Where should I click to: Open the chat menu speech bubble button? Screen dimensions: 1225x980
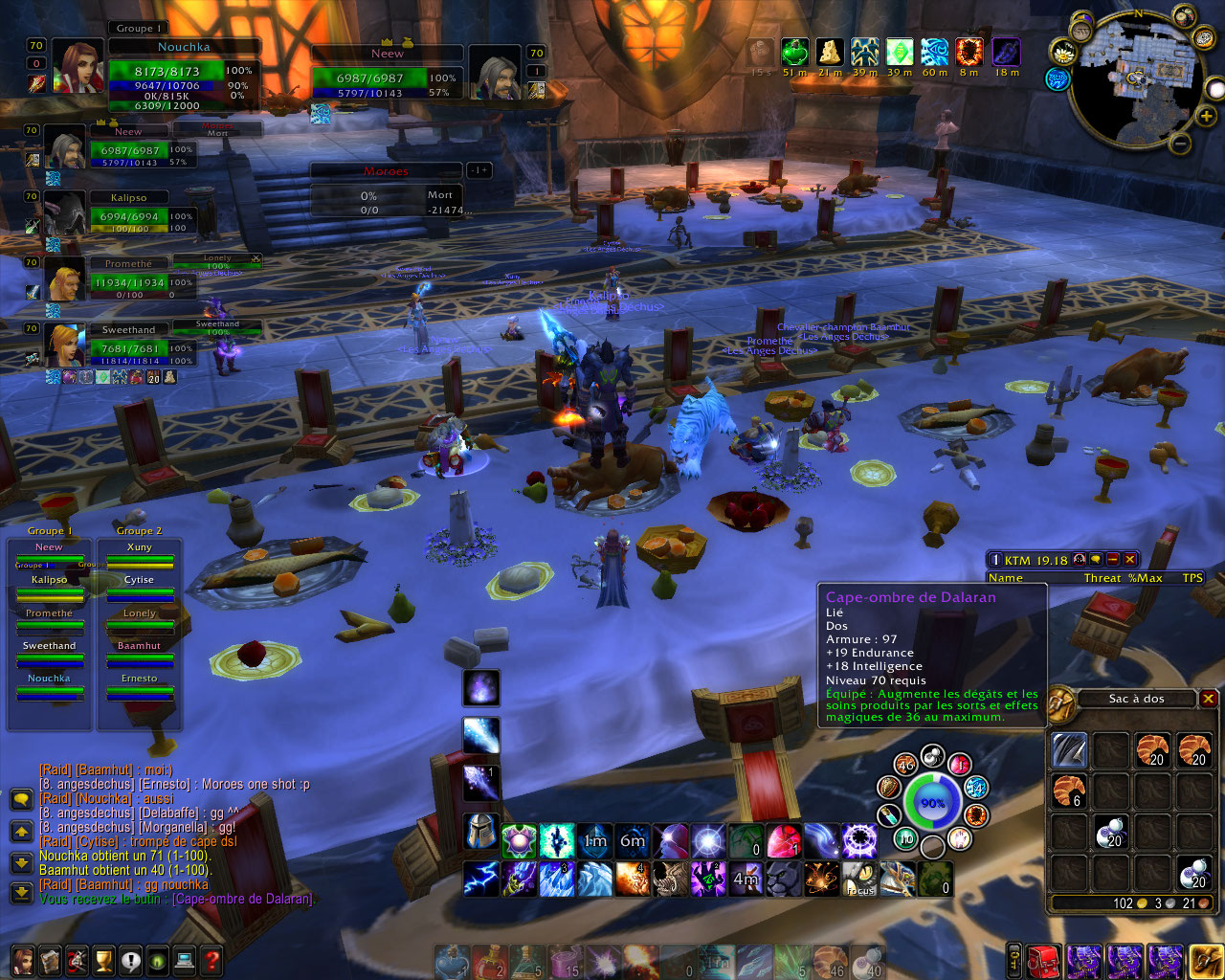point(20,799)
